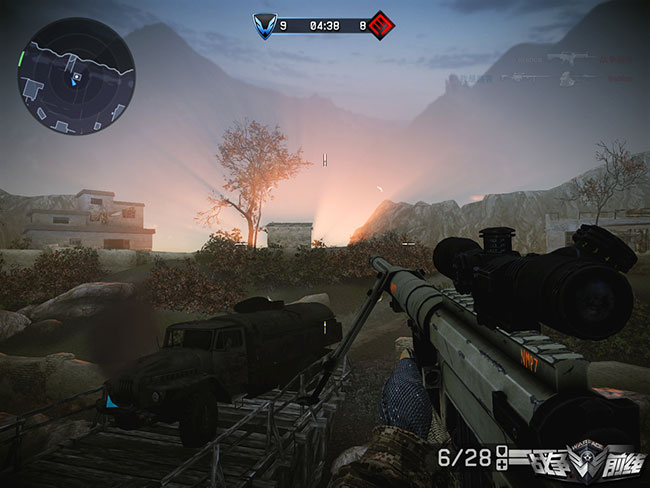Select the blue Warface team emblem
Image resolution: width=650 pixels, height=488 pixels.
coord(264,25)
